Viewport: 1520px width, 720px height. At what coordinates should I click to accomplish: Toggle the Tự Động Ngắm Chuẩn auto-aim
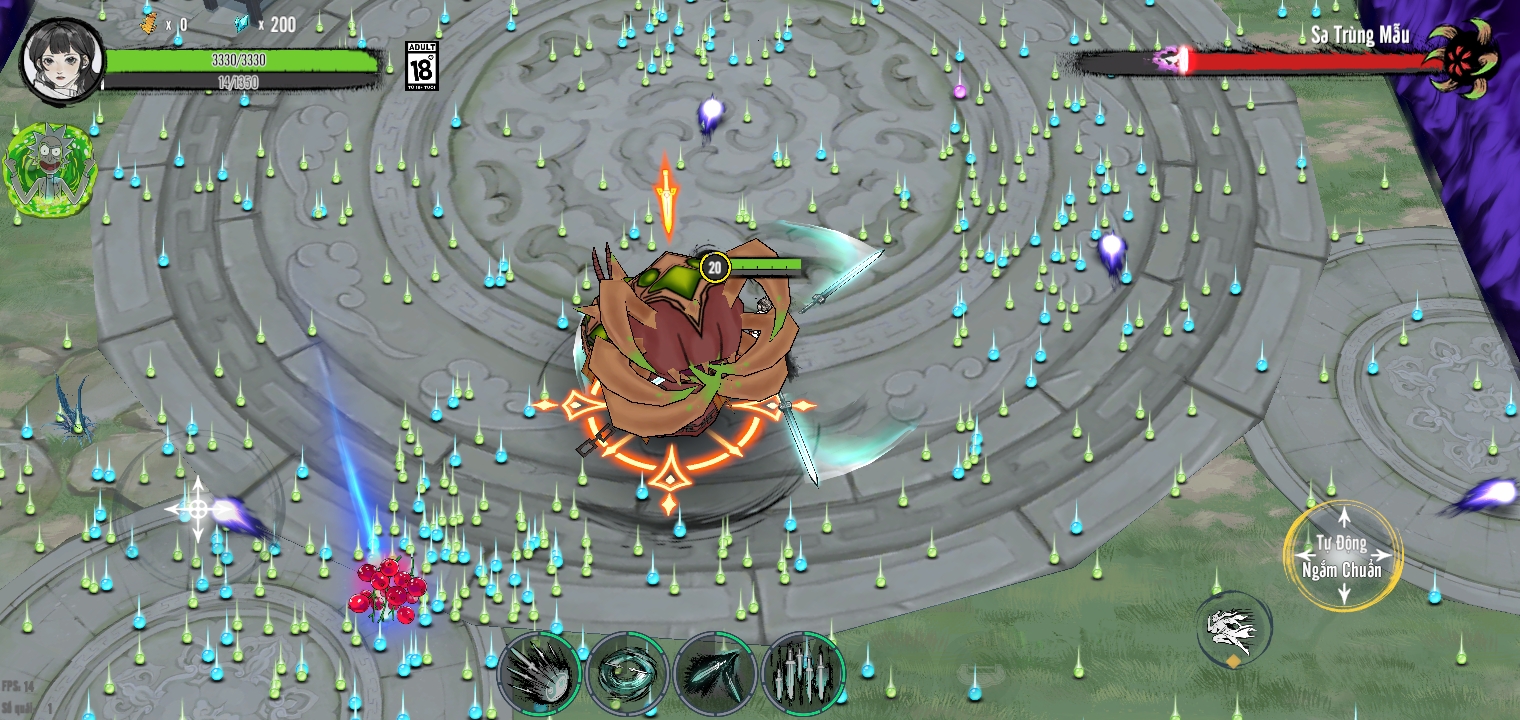(1344, 555)
